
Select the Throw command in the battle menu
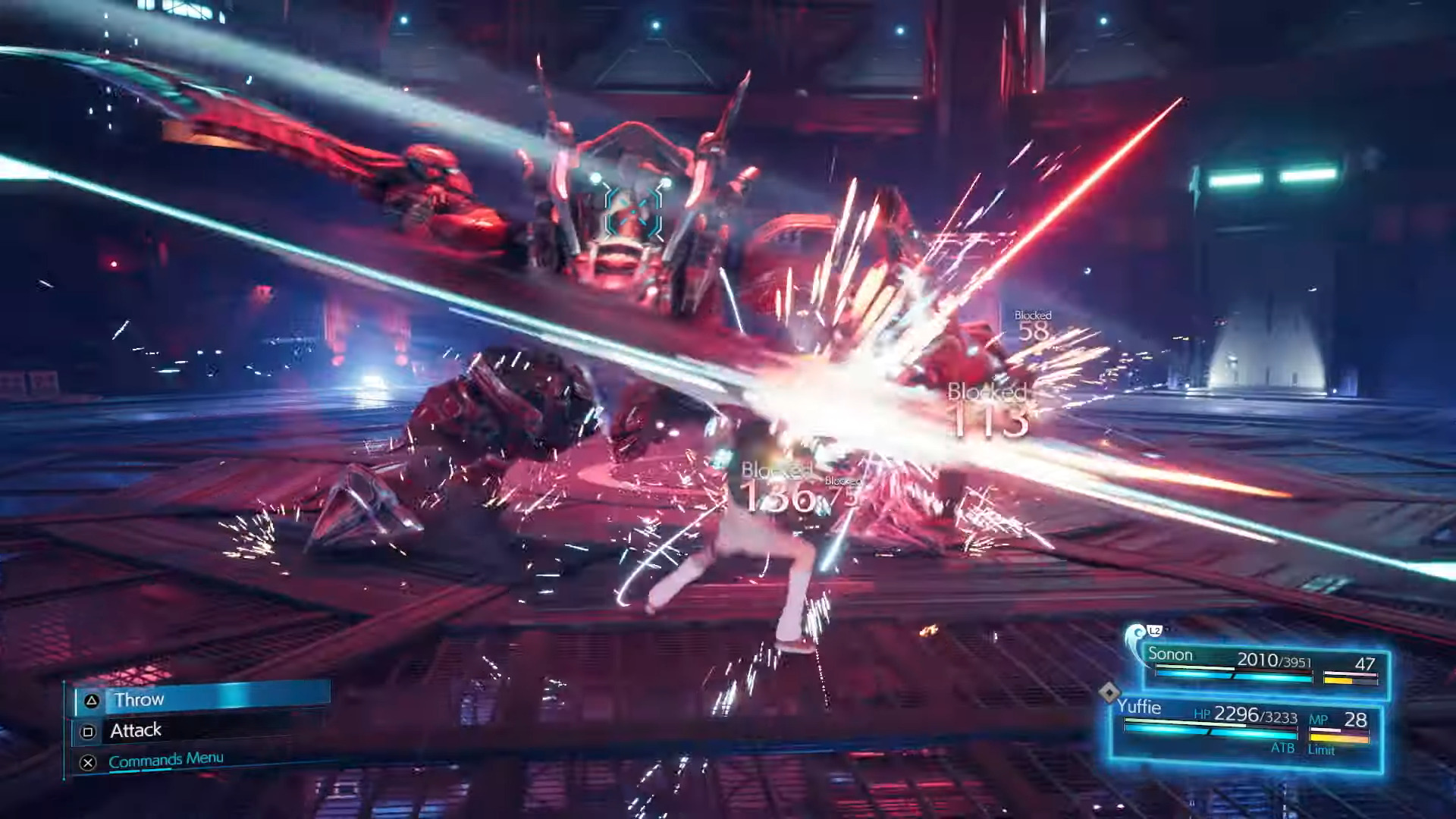pyautogui.click(x=140, y=699)
